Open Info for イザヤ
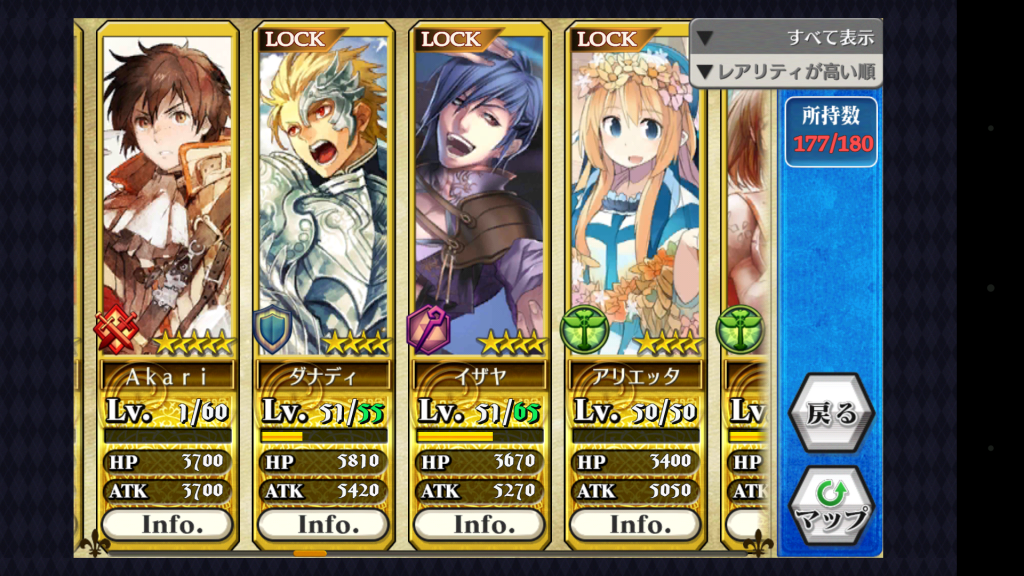Viewport: 1024px width, 576px height. [479, 524]
